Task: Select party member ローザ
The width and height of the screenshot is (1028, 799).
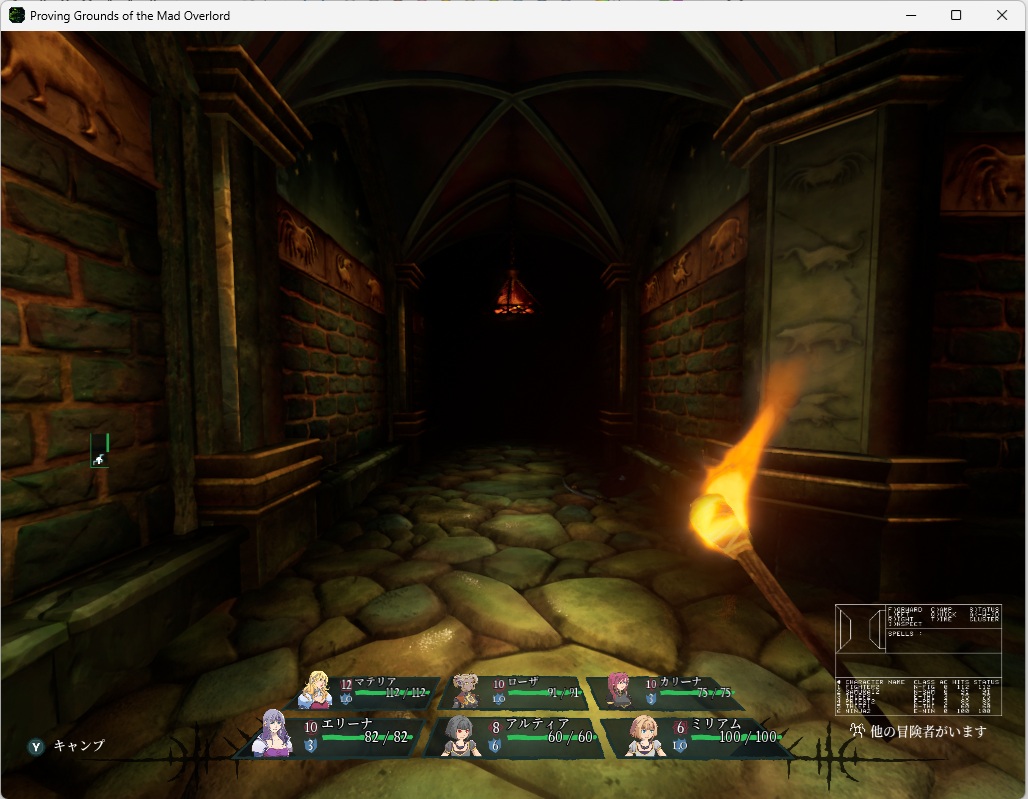Action: (516, 692)
